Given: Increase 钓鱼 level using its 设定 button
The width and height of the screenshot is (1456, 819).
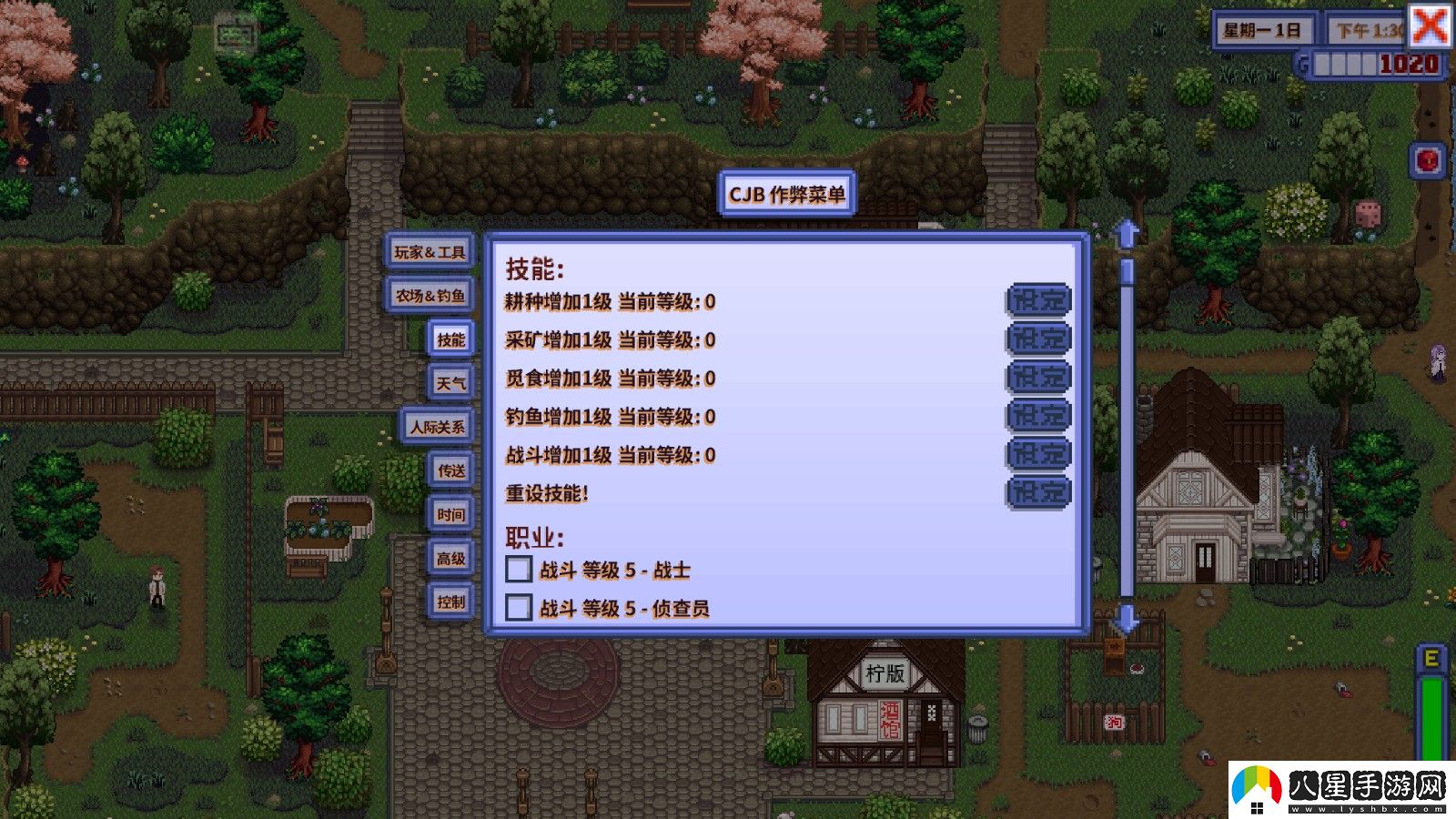Looking at the screenshot, I should coord(1038,416).
